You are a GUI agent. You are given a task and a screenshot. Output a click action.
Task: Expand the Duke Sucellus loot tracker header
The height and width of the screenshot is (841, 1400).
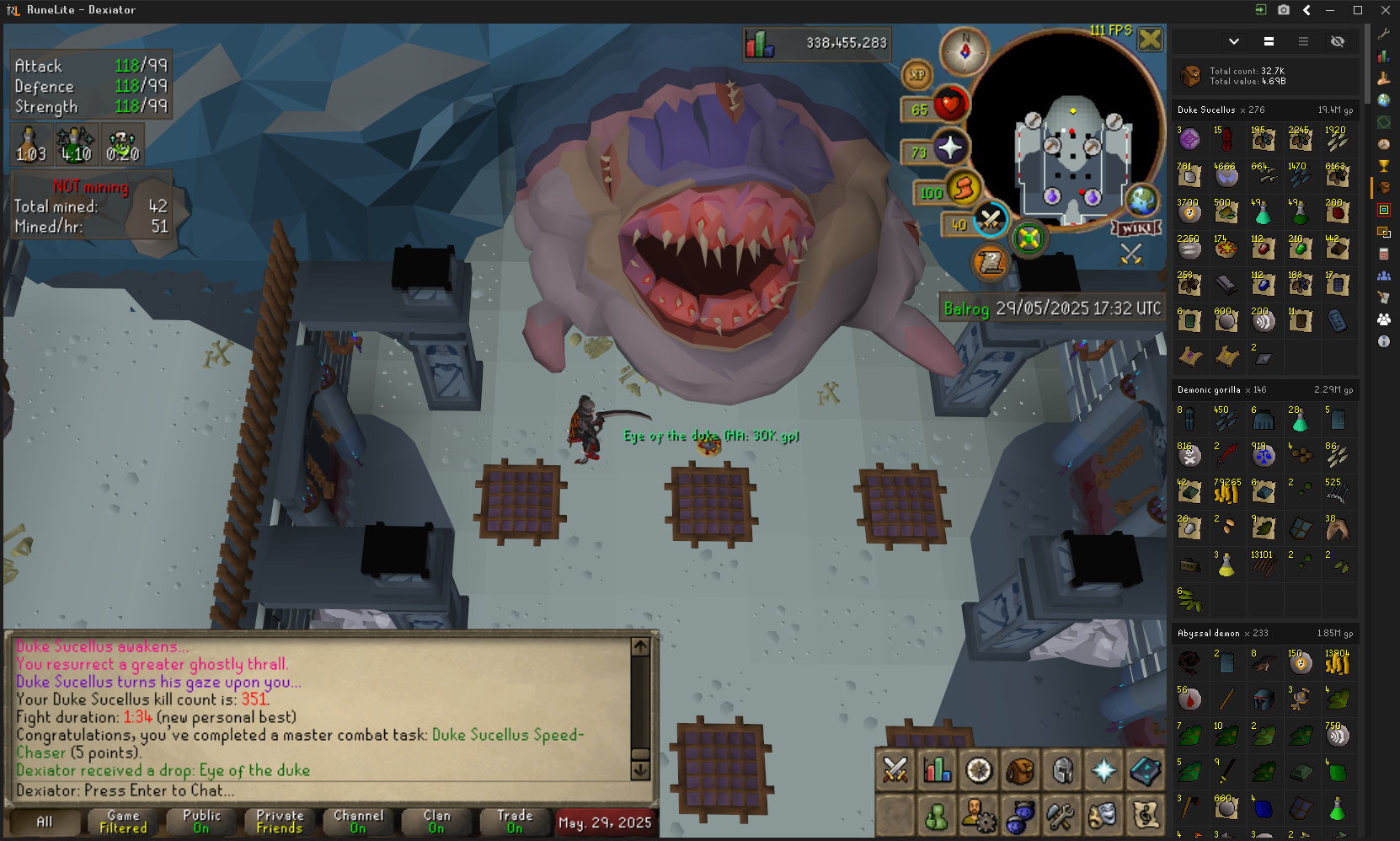pyautogui.click(x=1265, y=110)
